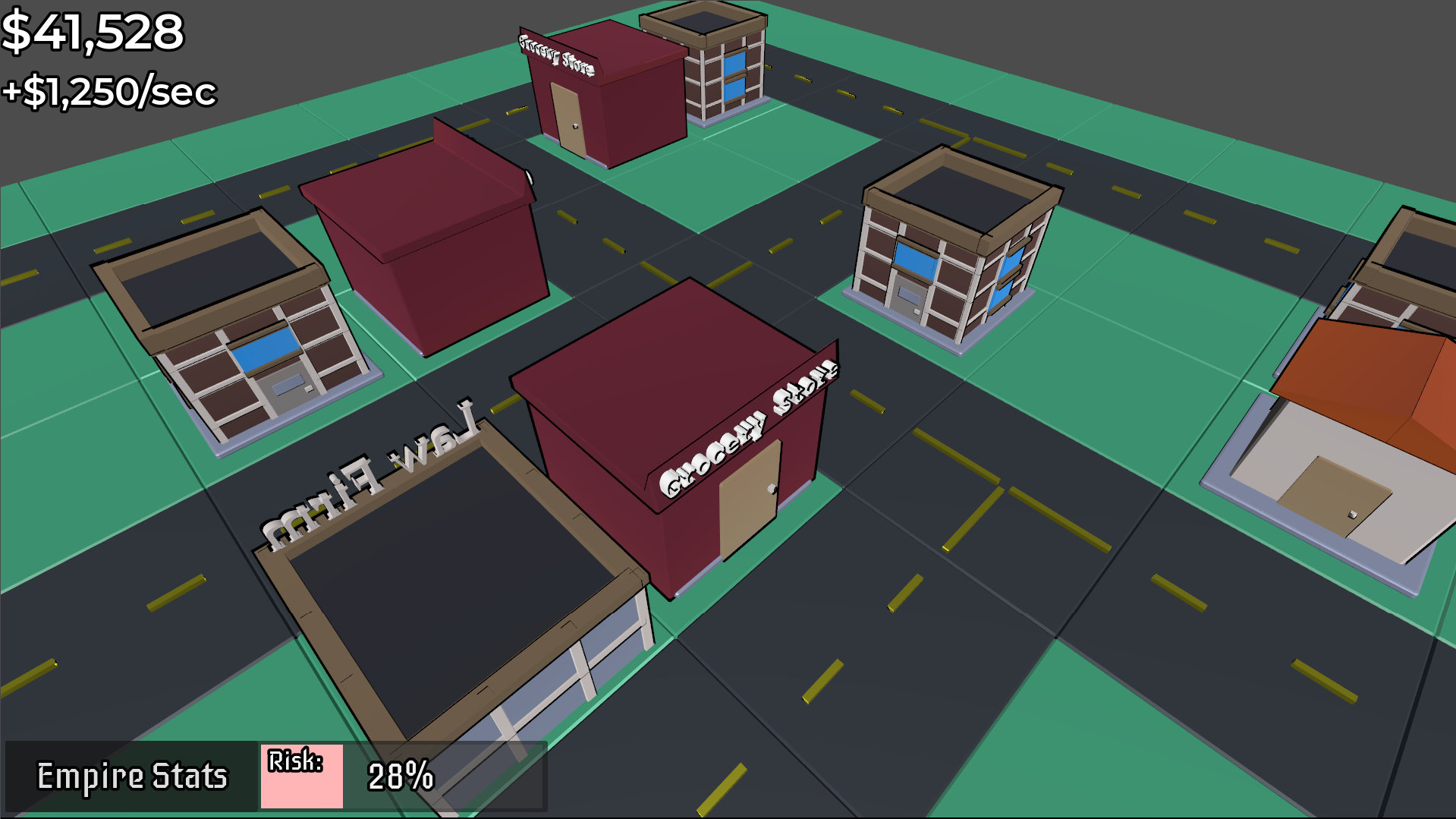
Task: Select the income rate indicator
Action: click(110, 93)
